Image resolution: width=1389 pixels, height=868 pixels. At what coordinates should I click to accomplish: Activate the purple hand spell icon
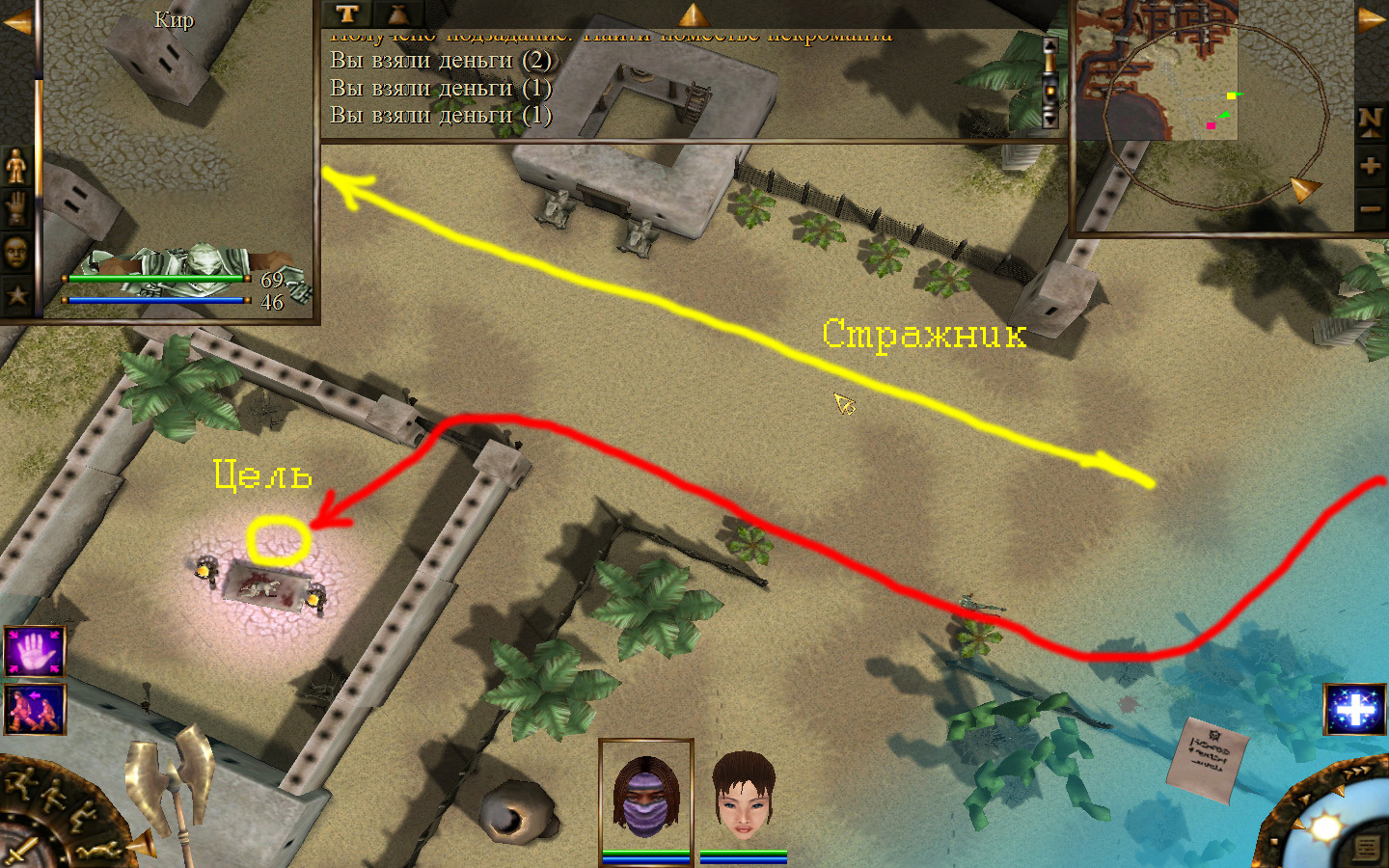[35, 651]
